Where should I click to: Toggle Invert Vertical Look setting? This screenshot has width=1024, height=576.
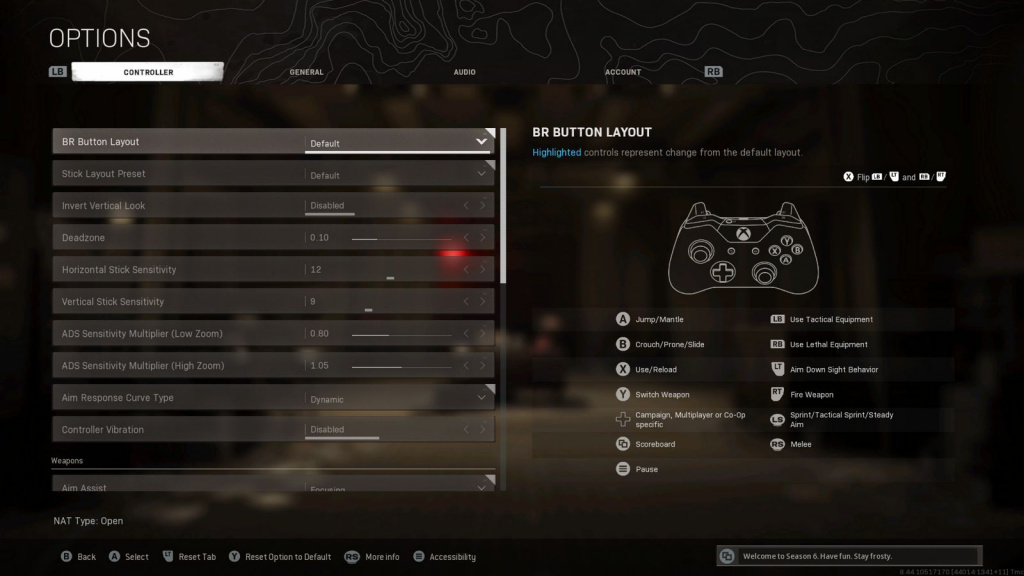click(x=398, y=206)
